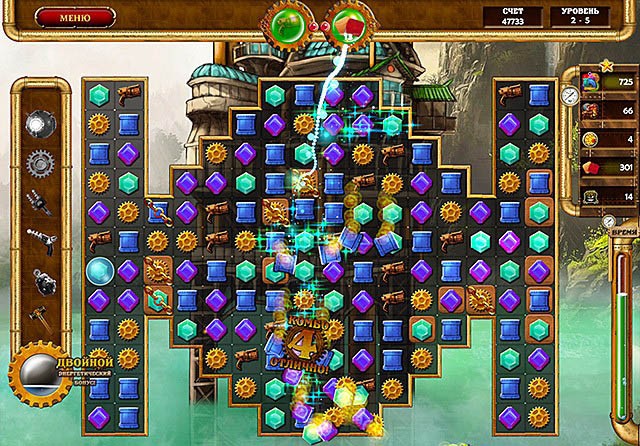Open the МЕНЮ button
Image resolution: width=640 pixels, height=446 pixels.
pyautogui.click(x=73, y=17)
